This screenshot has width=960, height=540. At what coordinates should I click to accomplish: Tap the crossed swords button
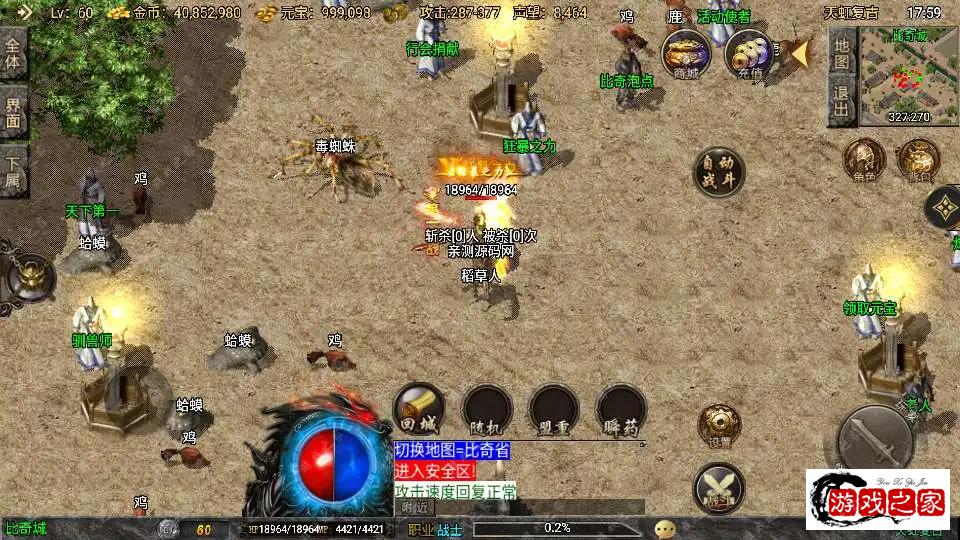pos(719,487)
